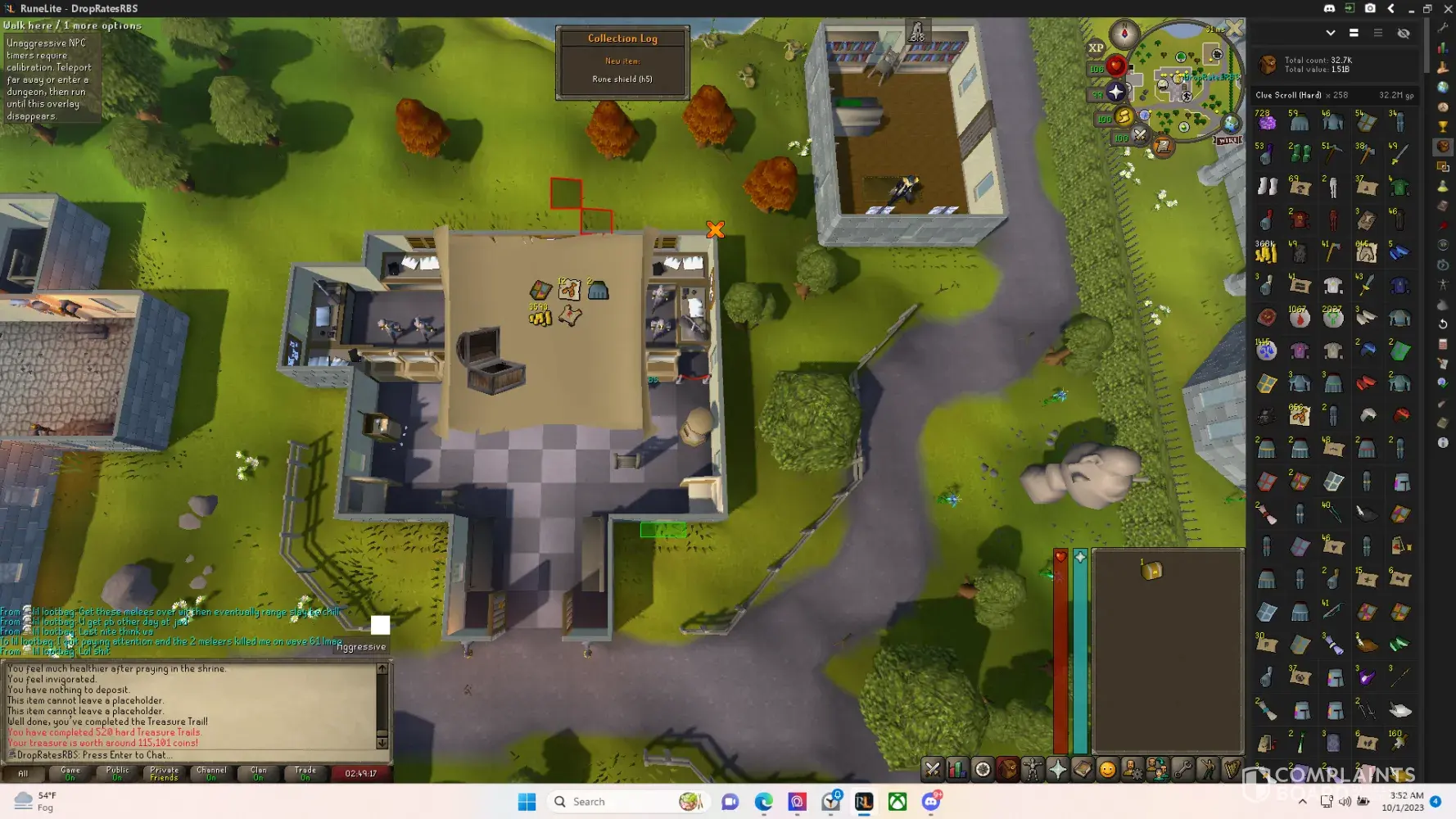
Task: Switch to the Prayer star tab
Action: point(1058,769)
